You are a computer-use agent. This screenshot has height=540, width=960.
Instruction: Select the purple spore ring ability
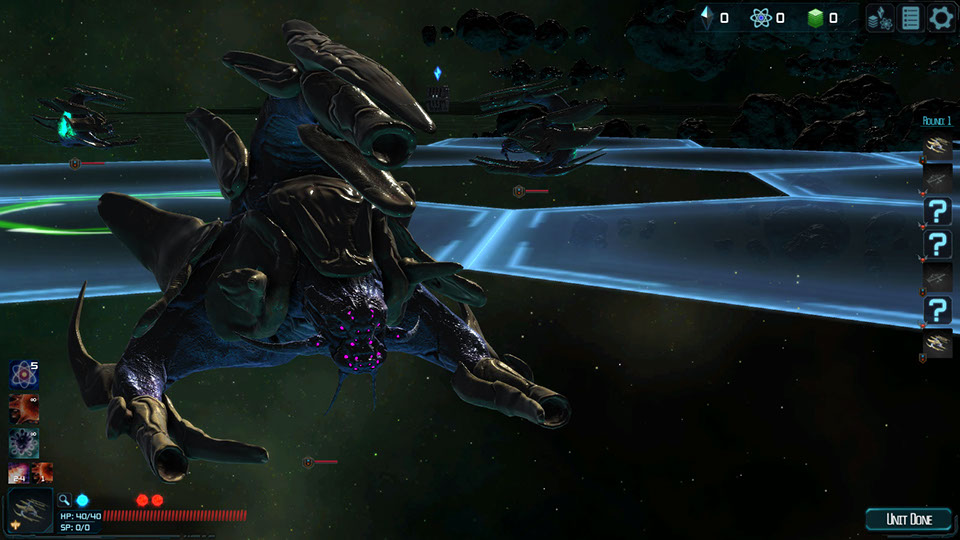pos(23,441)
